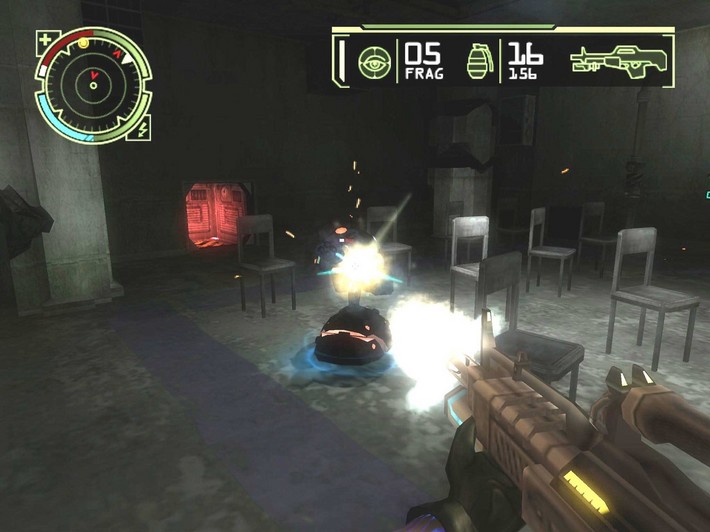Select the eye vision mode icon
710x532 pixels.
point(373,62)
